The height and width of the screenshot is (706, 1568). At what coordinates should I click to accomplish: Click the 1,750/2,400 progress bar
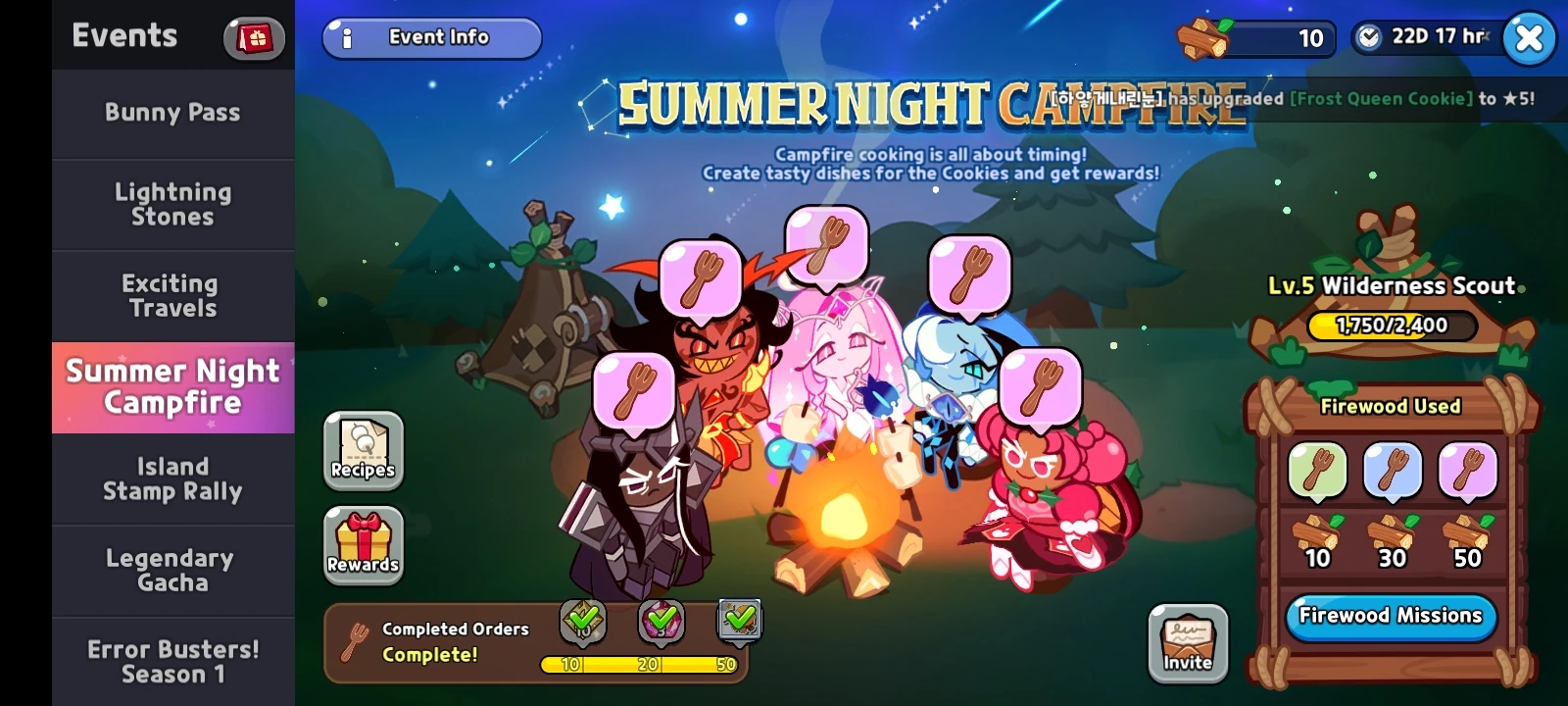pyautogui.click(x=1390, y=326)
